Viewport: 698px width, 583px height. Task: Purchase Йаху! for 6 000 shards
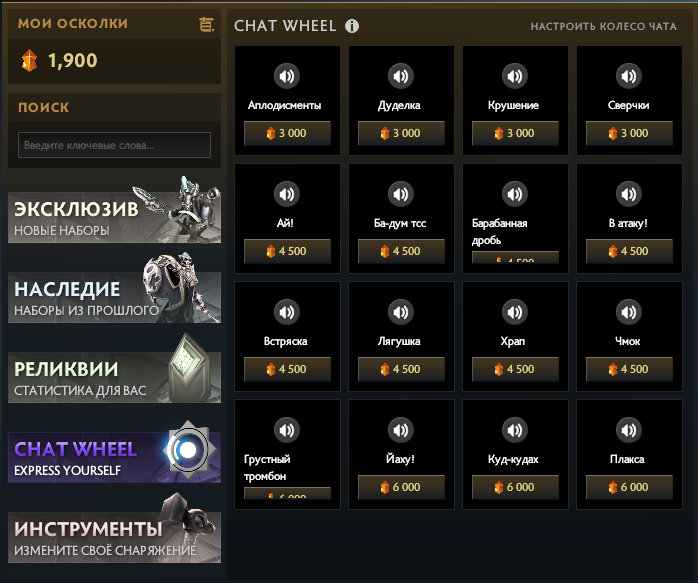click(x=401, y=487)
